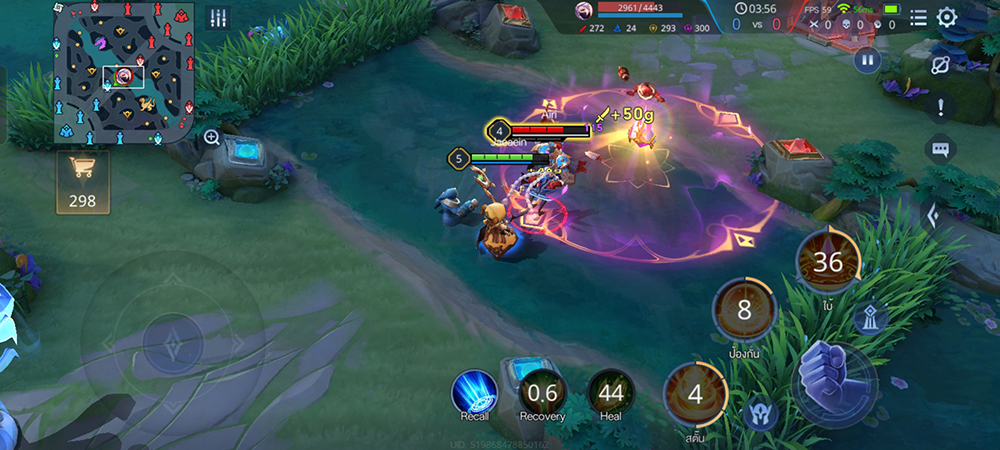Tap the planet orbit icon
The width and height of the screenshot is (1000, 450).
pos(940,65)
